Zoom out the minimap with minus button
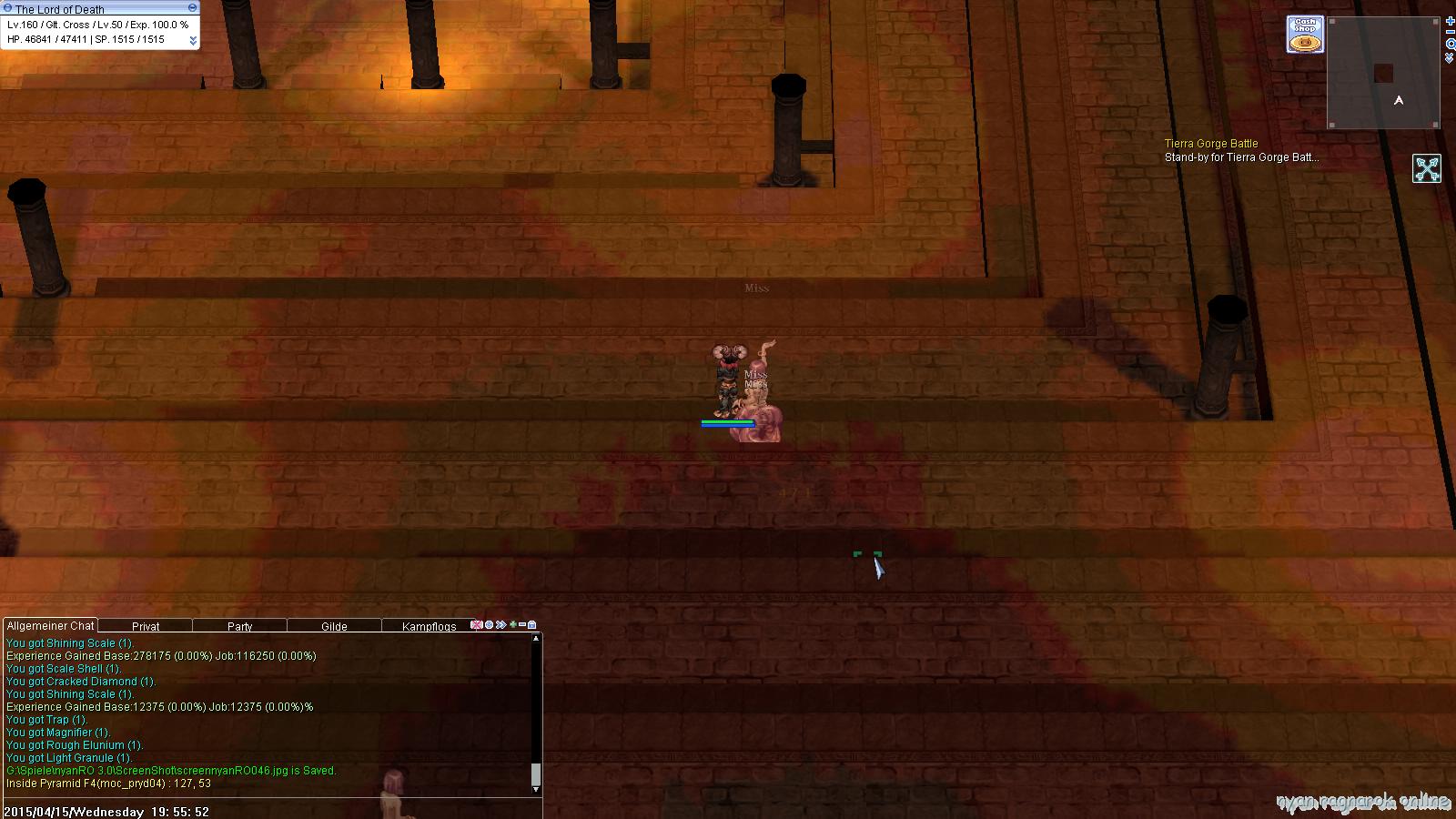This screenshot has width=1456, height=819. point(1450,33)
